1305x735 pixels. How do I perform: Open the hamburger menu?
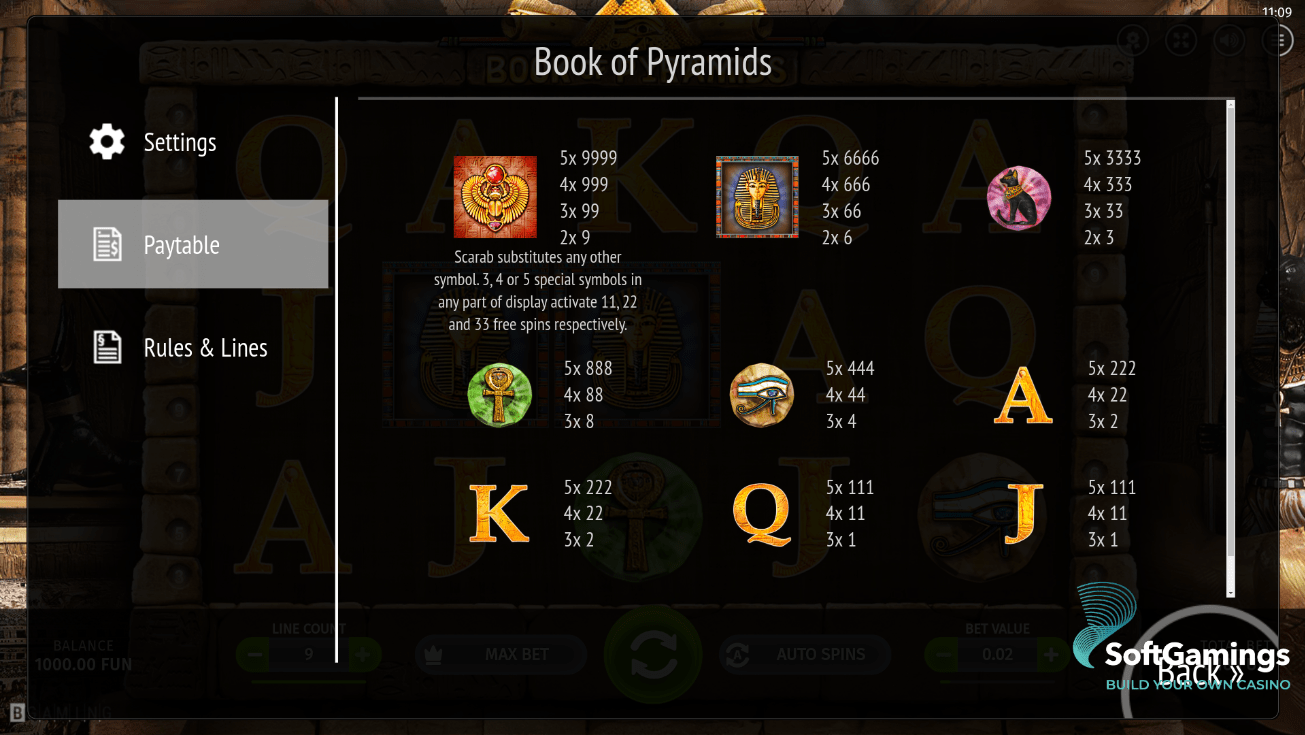click(1276, 40)
